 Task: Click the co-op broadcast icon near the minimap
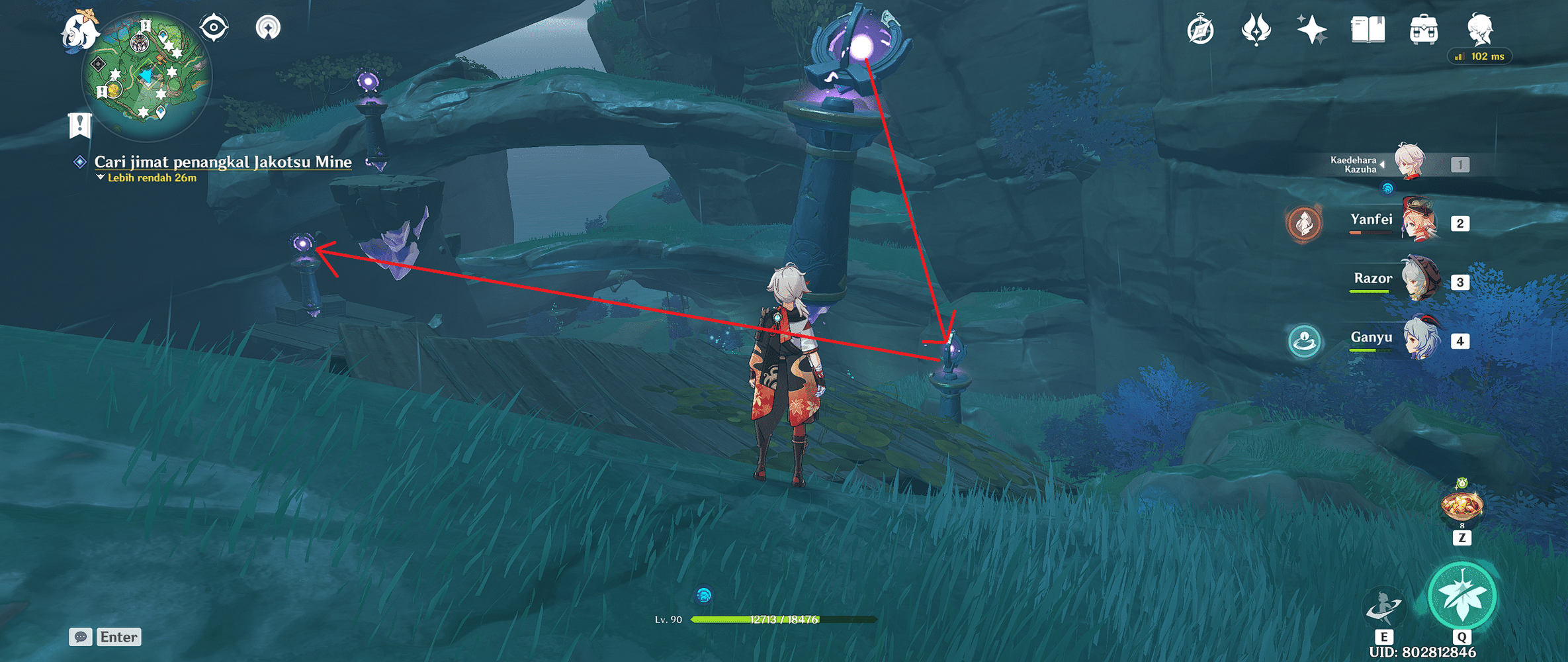coord(268,28)
